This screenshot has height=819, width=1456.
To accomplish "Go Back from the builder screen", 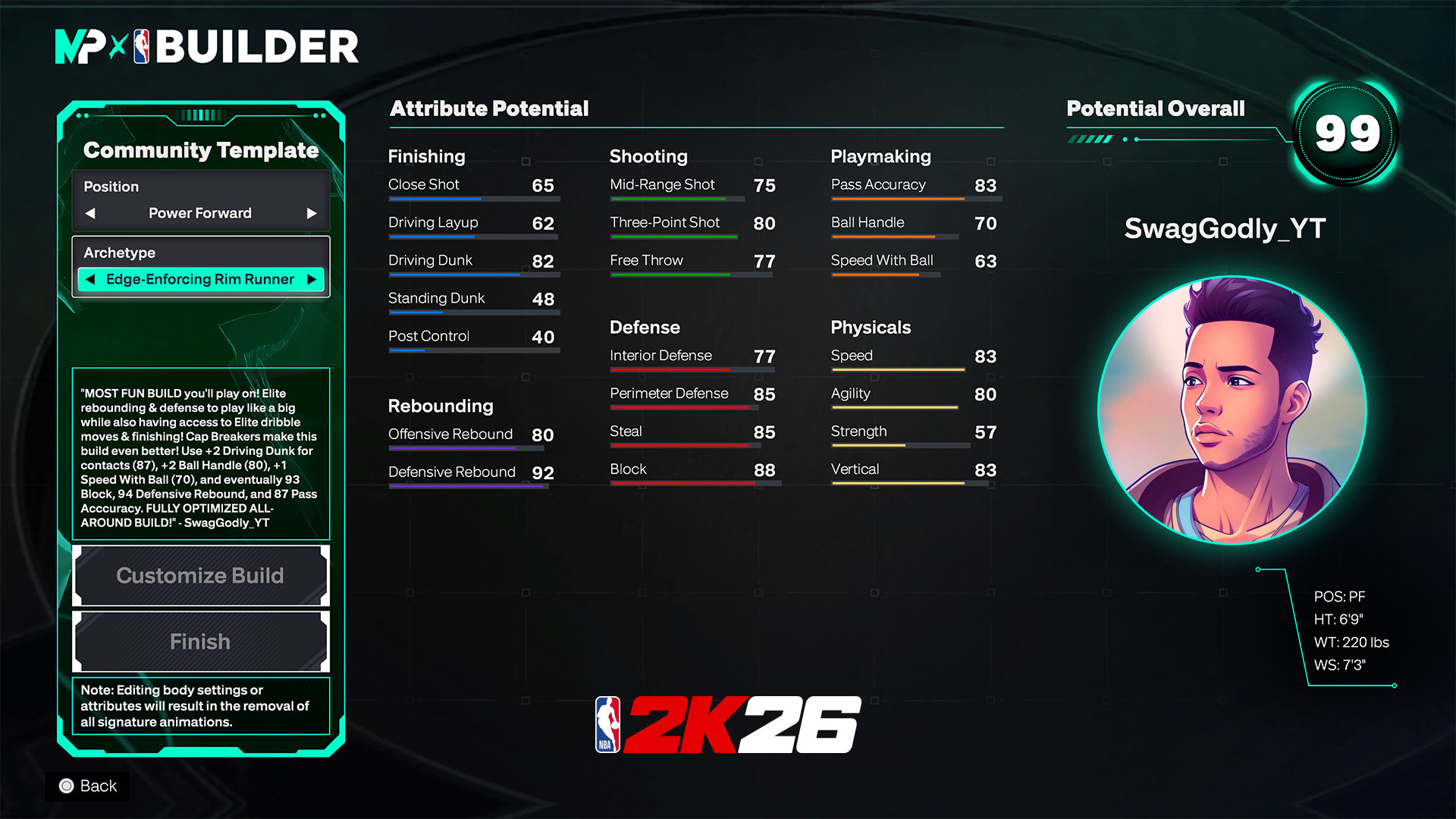I will coord(88,786).
